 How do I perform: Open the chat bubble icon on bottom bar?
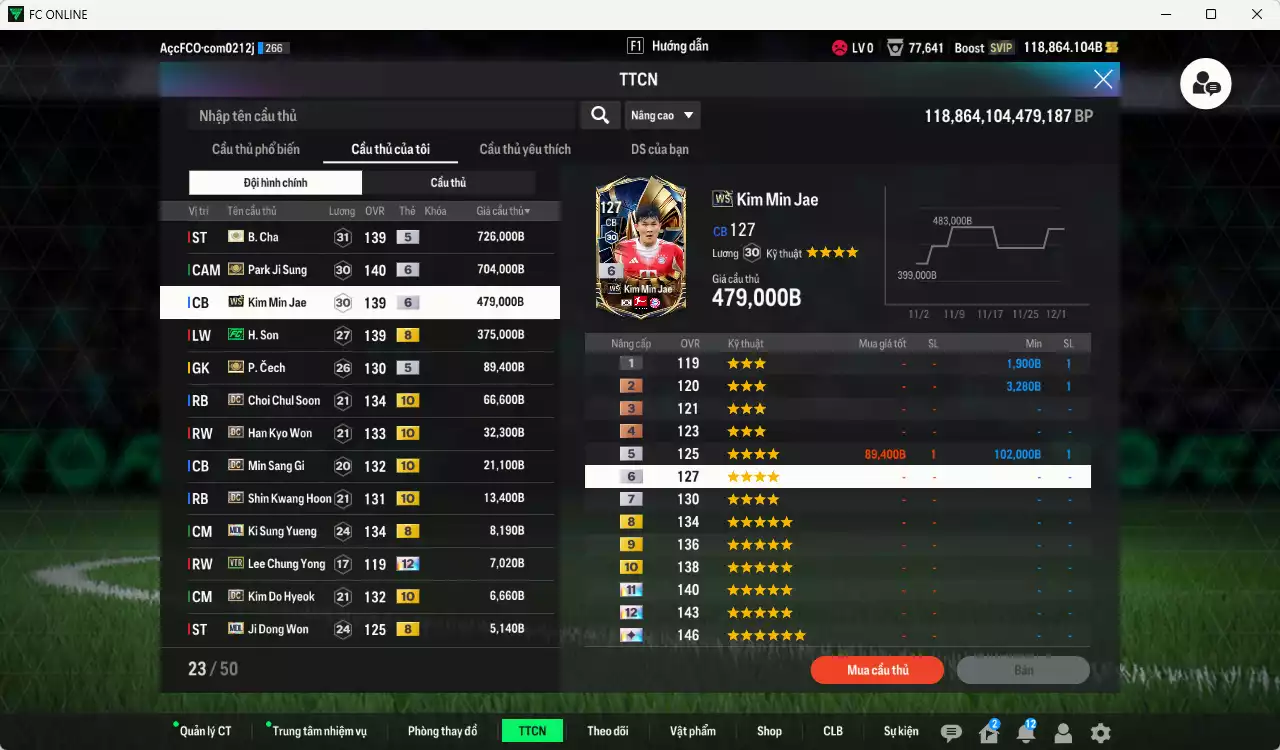[x=949, y=731]
